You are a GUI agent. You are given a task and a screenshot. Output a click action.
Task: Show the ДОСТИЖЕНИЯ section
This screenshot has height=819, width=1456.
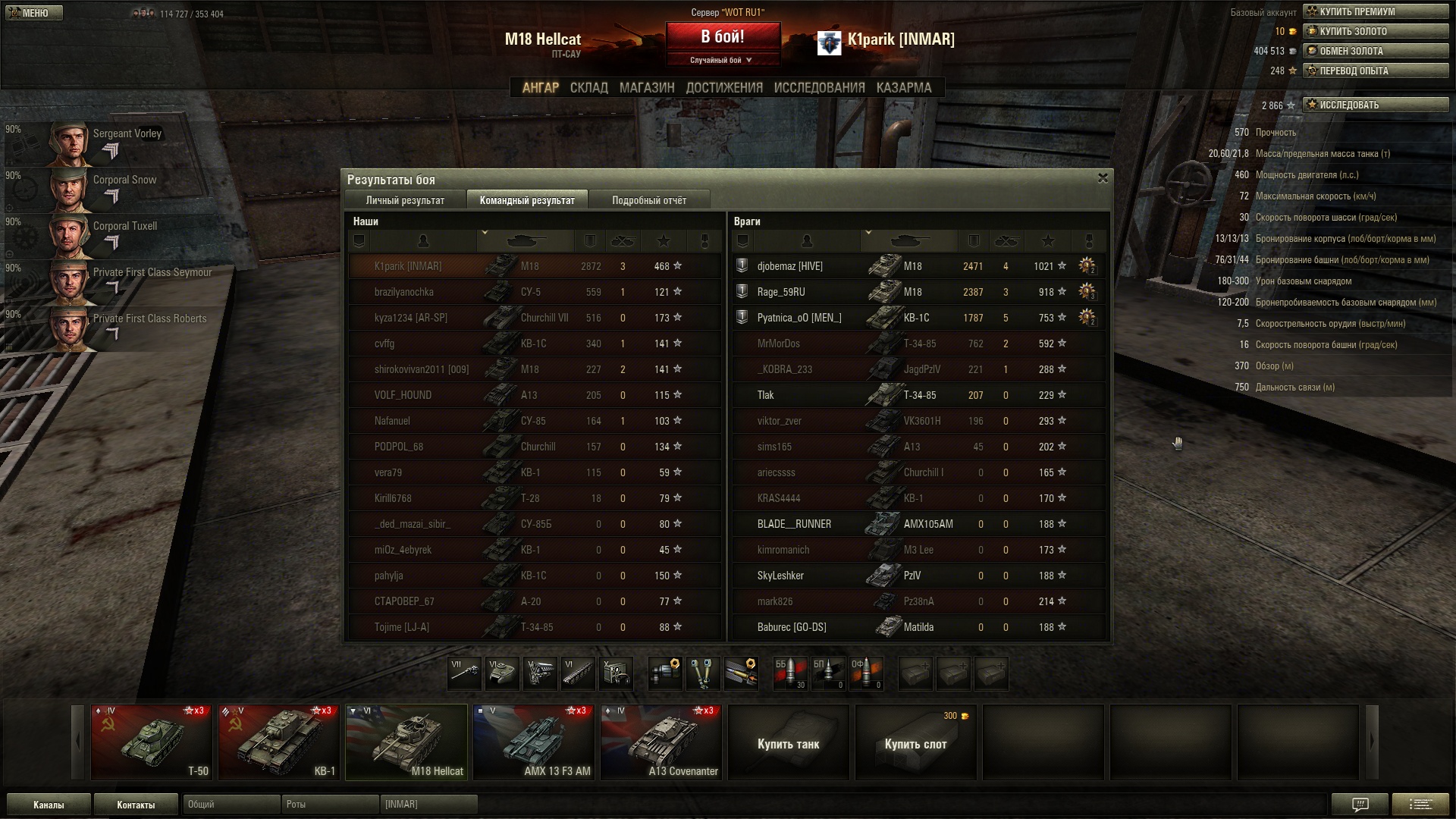tap(723, 88)
